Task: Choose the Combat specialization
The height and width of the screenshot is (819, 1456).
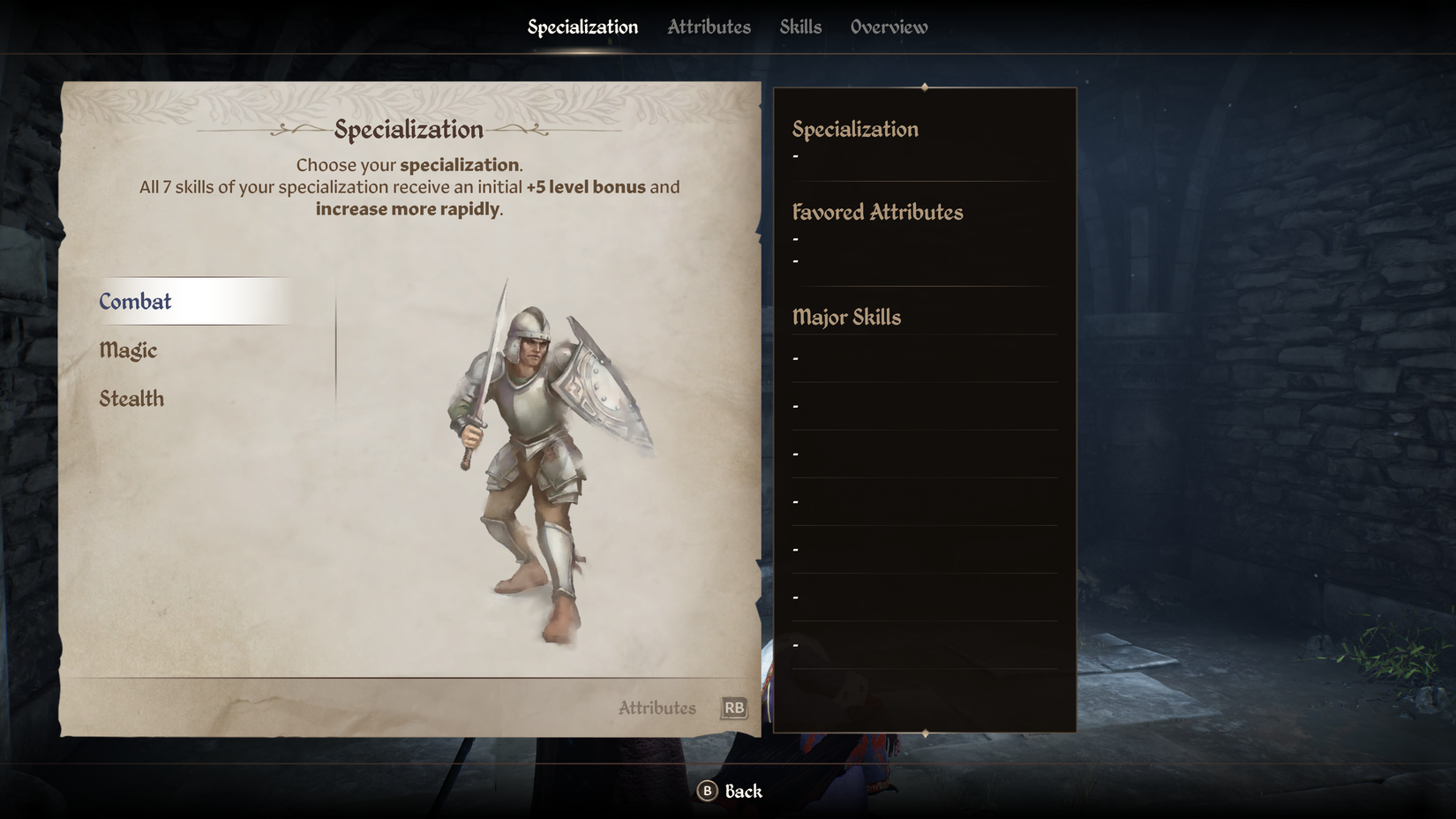Action: click(x=136, y=302)
